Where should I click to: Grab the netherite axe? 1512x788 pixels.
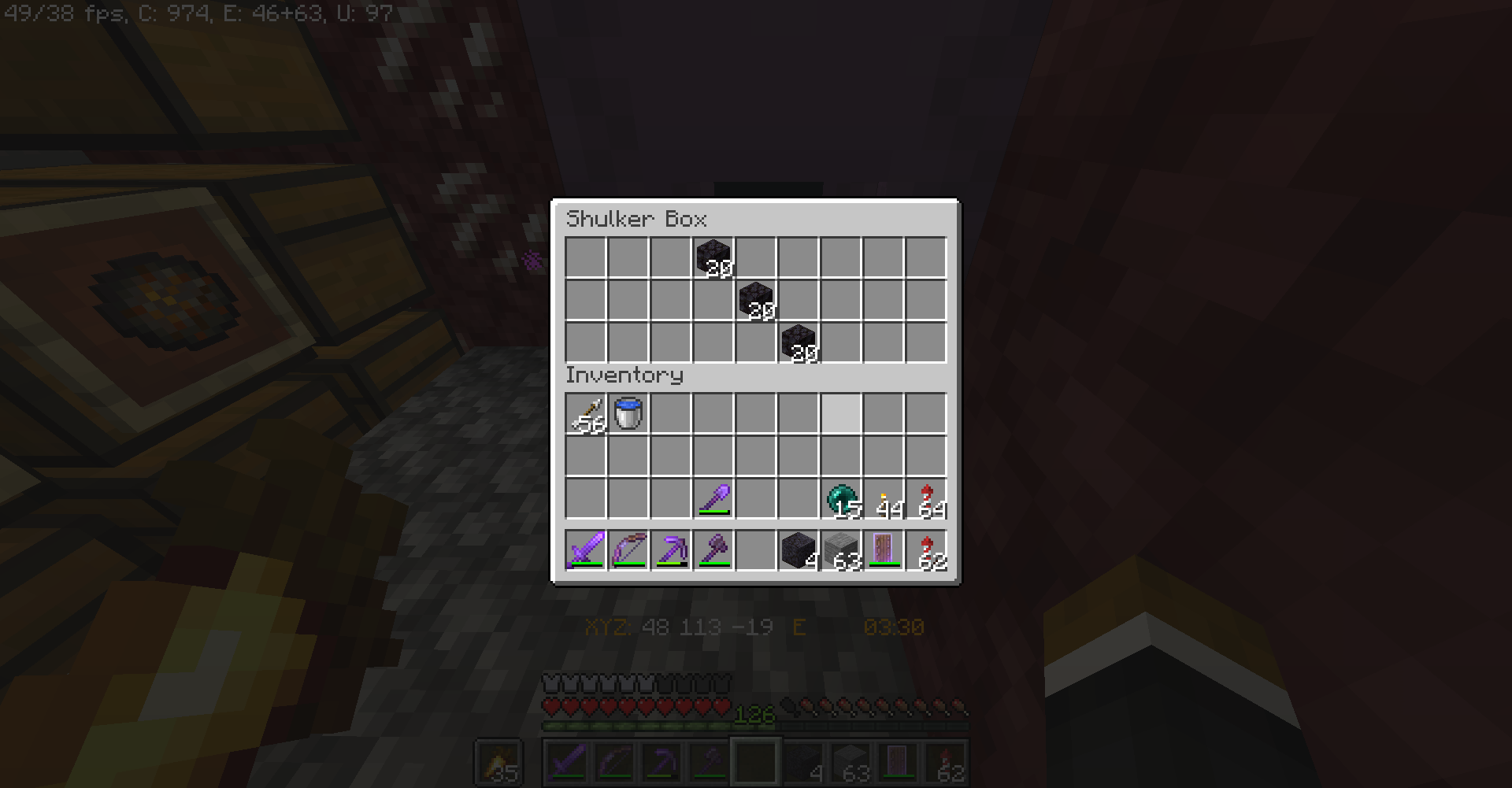pos(713,549)
